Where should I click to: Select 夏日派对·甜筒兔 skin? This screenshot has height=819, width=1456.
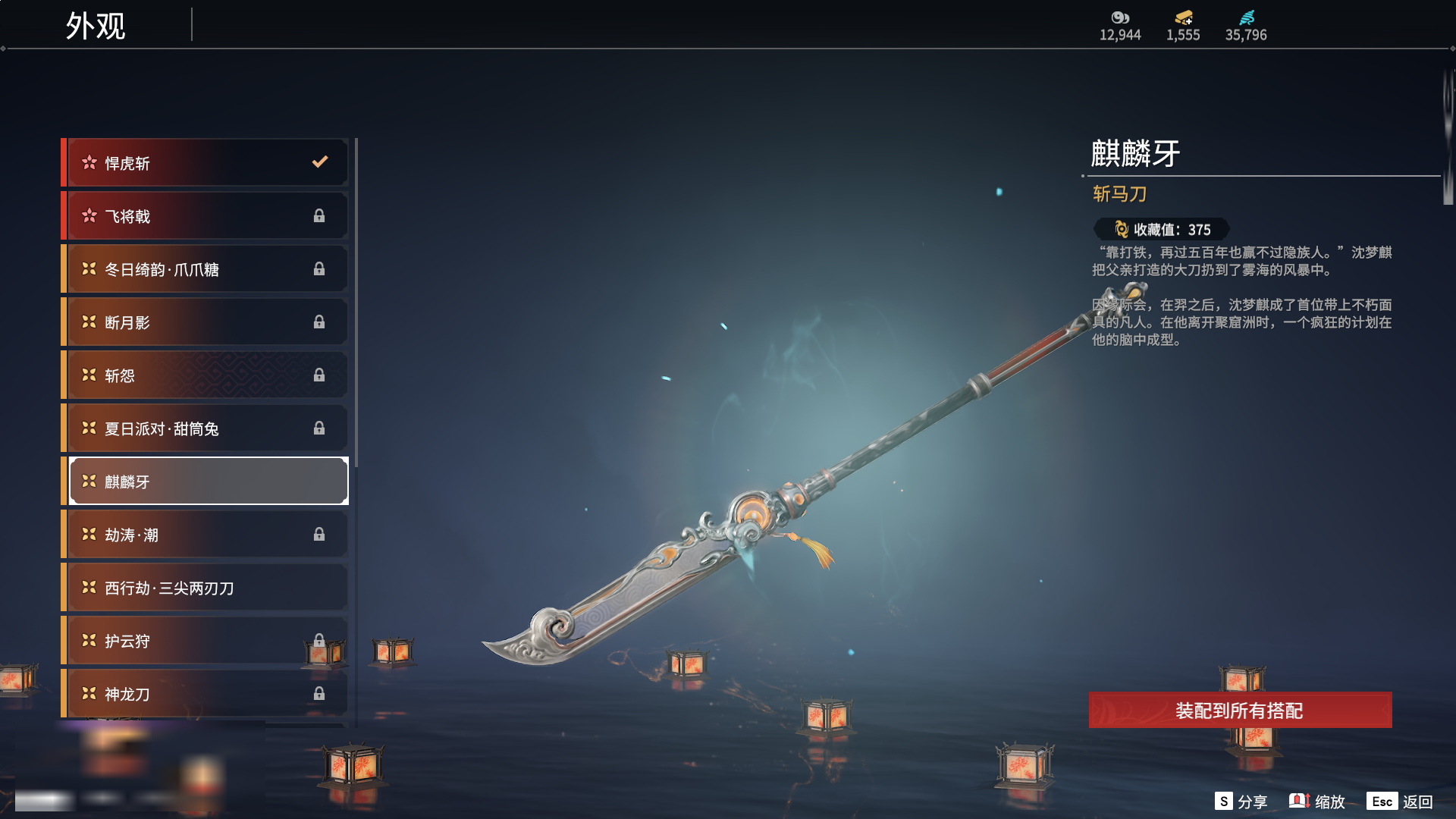(x=206, y=428)
